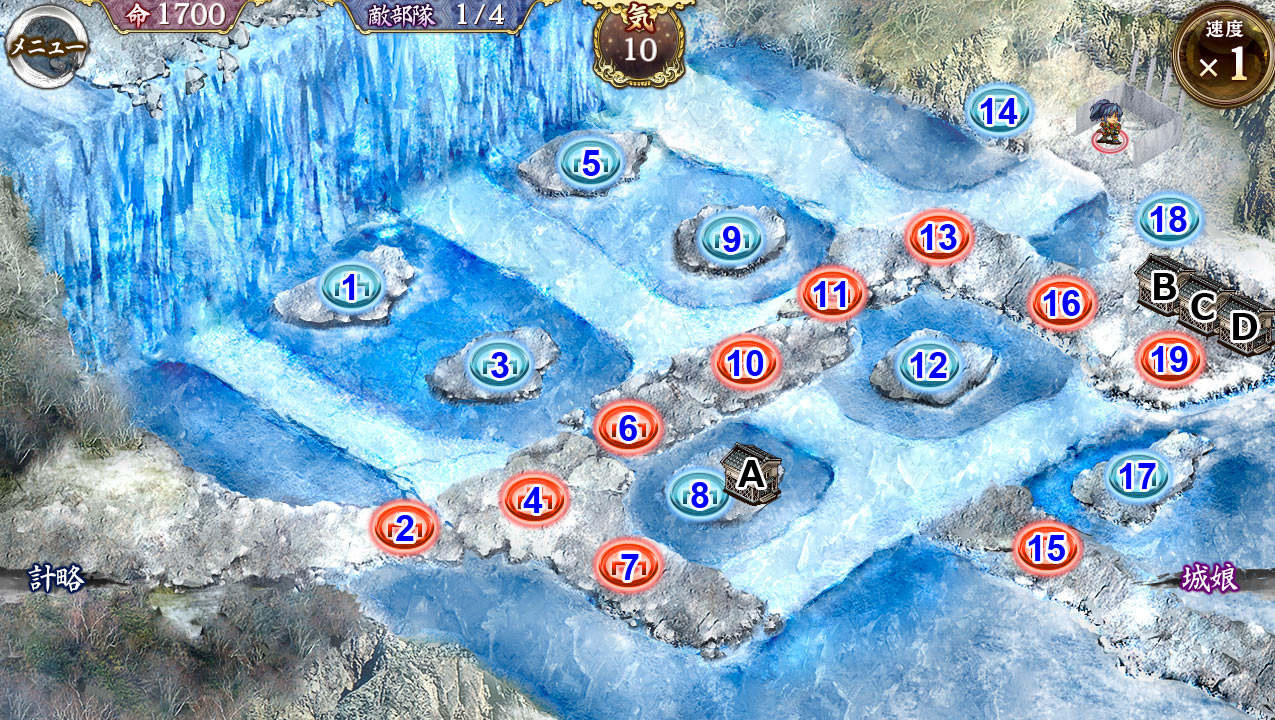Open the メニュー menu button
The image size is (1275, 720).
tap(46, 46)
